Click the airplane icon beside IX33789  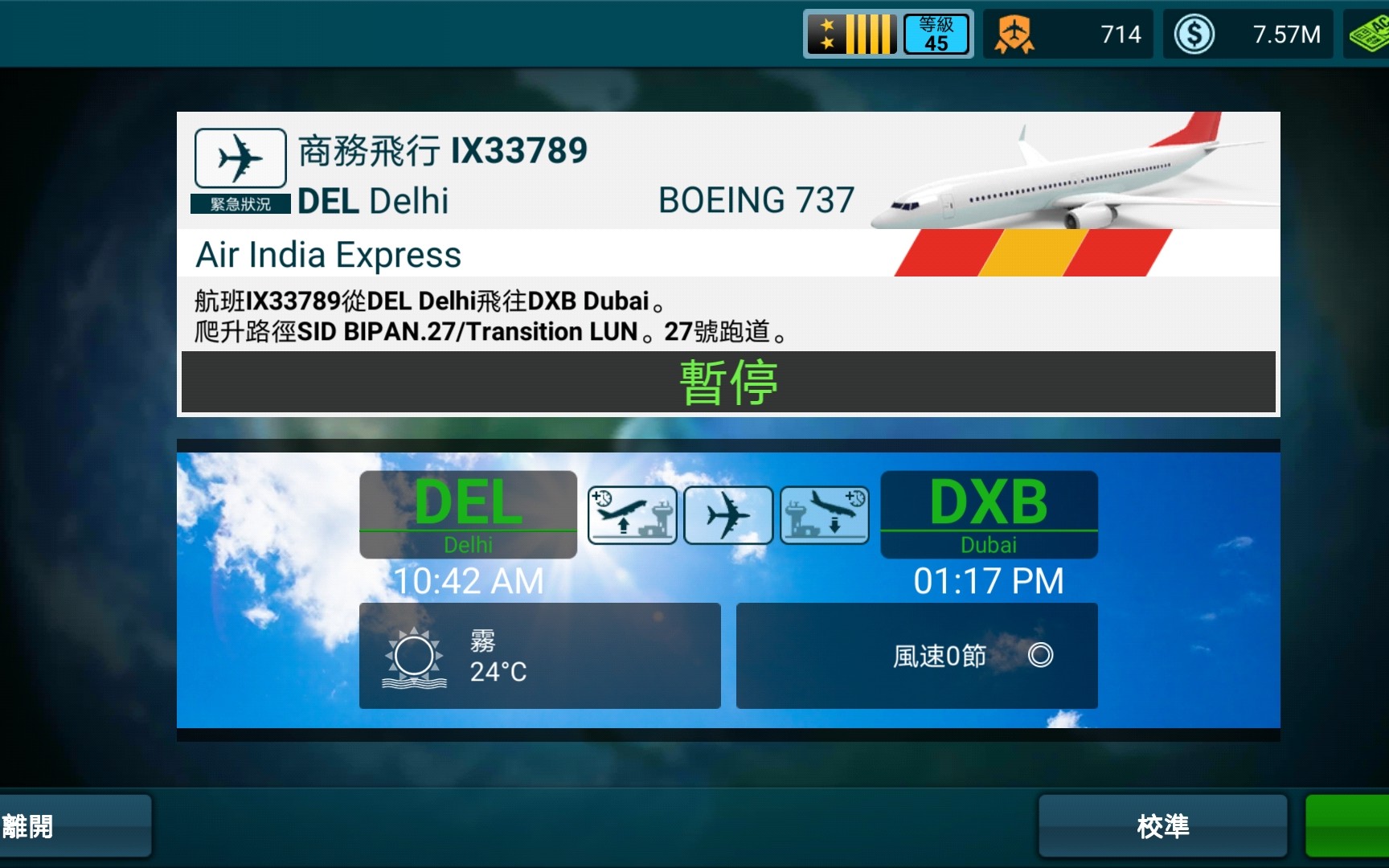click(x=239, y=158)
